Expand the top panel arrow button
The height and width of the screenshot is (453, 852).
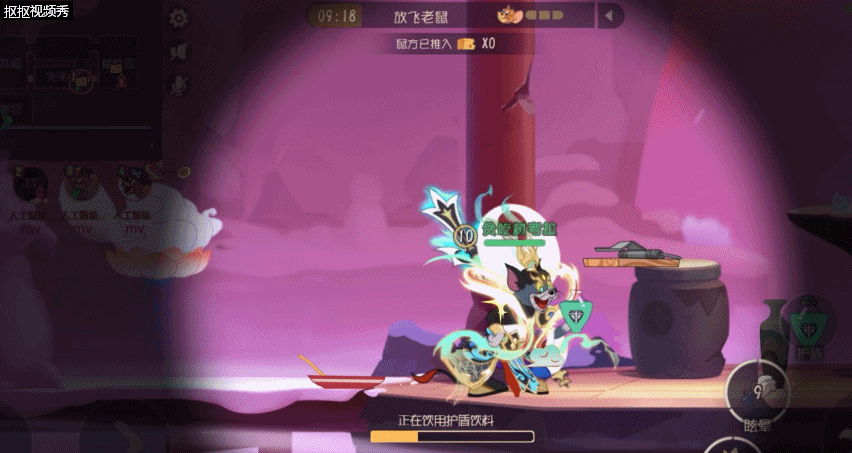coord(610,16)
